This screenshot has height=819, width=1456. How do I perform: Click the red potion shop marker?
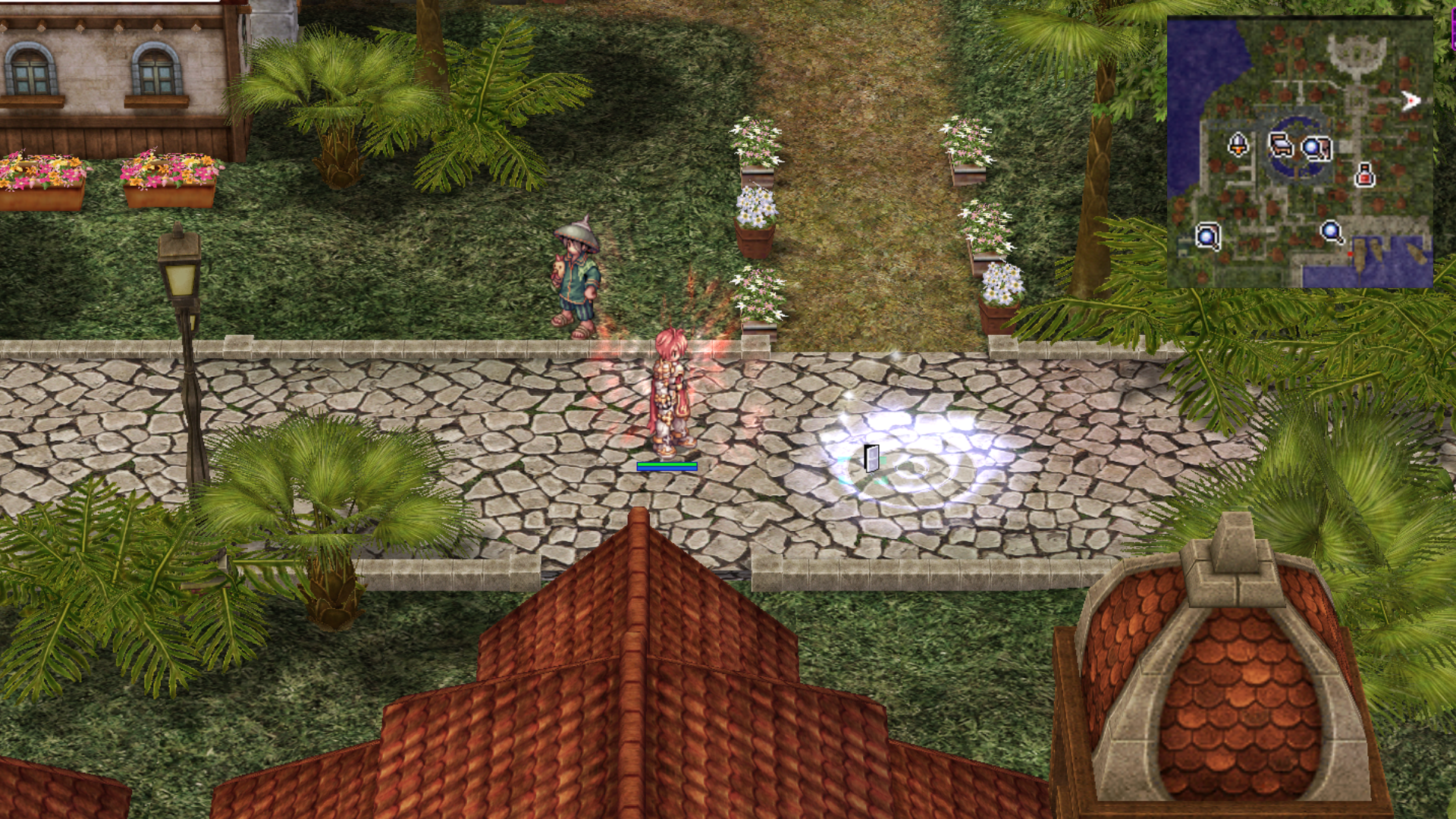click(1364, 175)
